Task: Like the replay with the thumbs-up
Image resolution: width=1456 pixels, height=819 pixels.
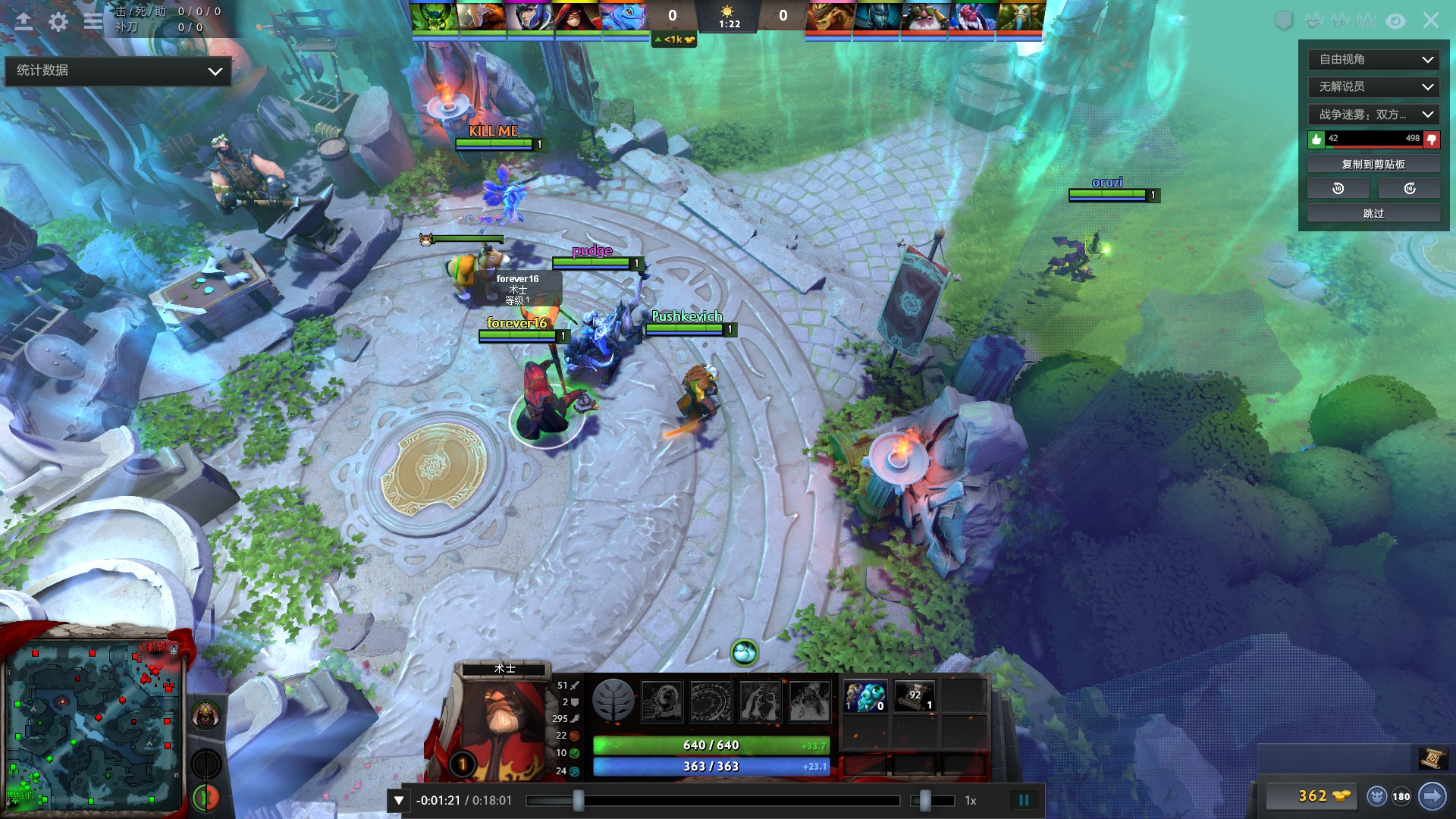Action: point(1316,140)
